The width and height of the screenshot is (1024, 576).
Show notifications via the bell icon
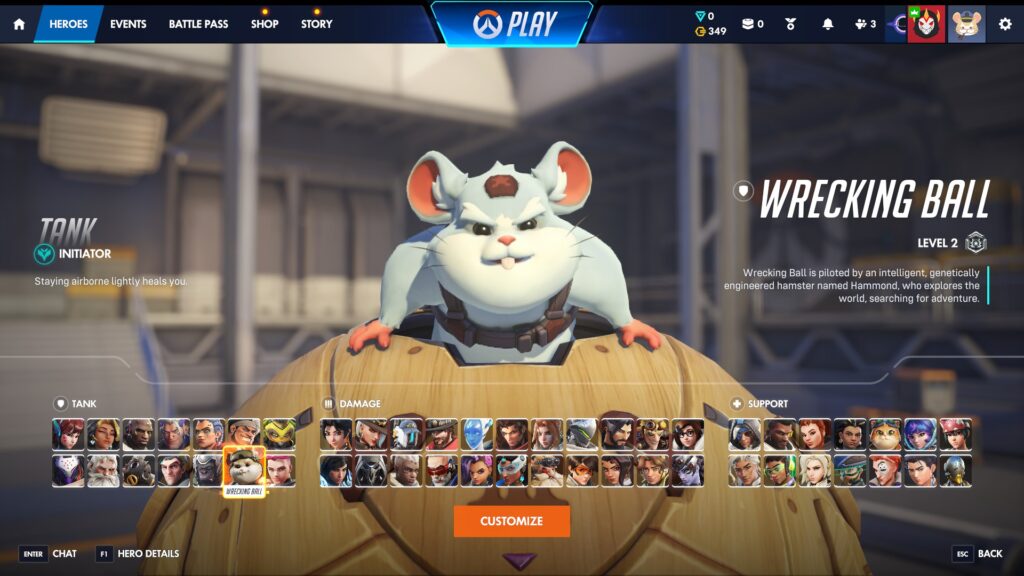pos(827,24)
